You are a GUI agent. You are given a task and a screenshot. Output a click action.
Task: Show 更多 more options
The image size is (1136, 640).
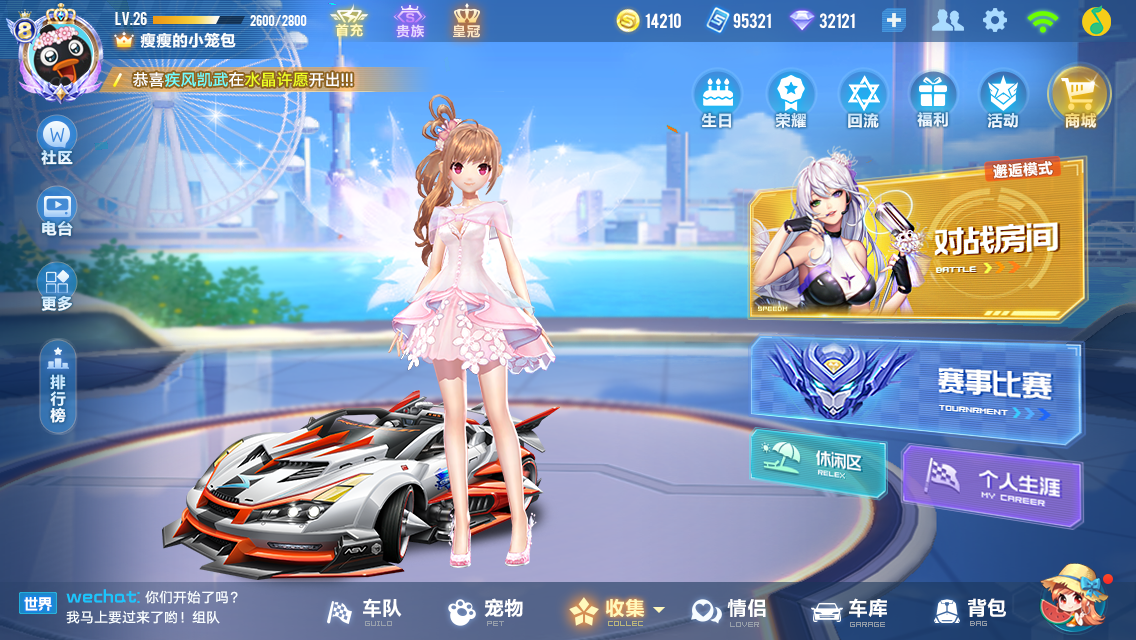pyautogui.click(x=57, y=287)
